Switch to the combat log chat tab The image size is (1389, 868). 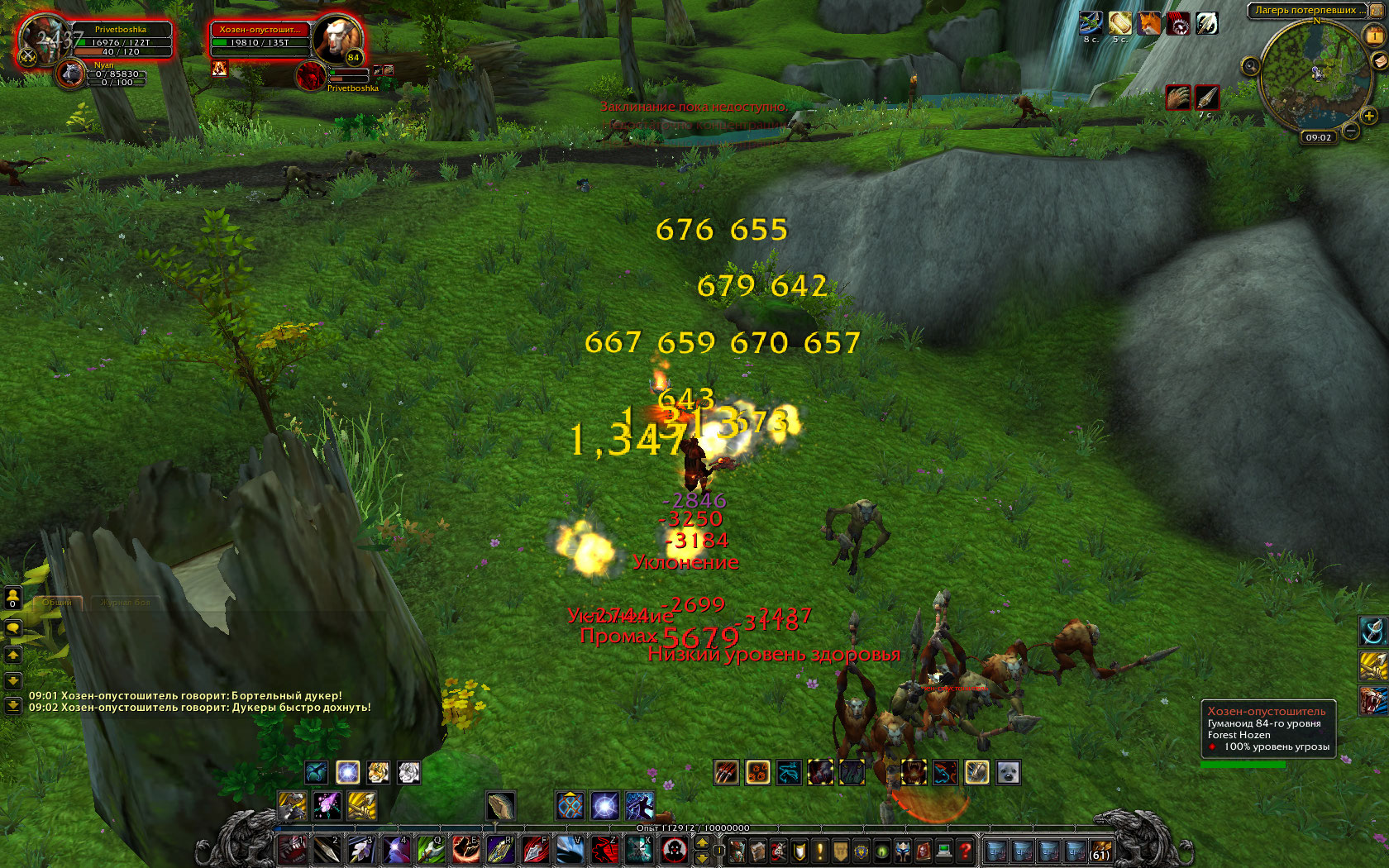(x=126, y=603)
